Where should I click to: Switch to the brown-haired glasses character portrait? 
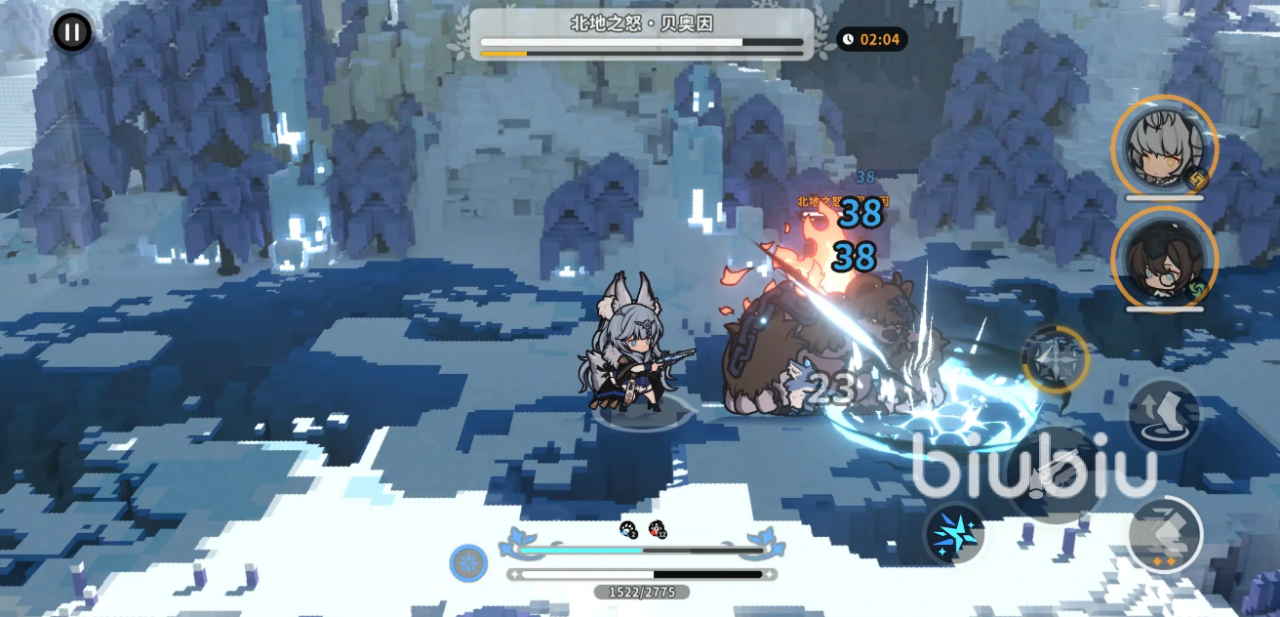click(1164, 258)
